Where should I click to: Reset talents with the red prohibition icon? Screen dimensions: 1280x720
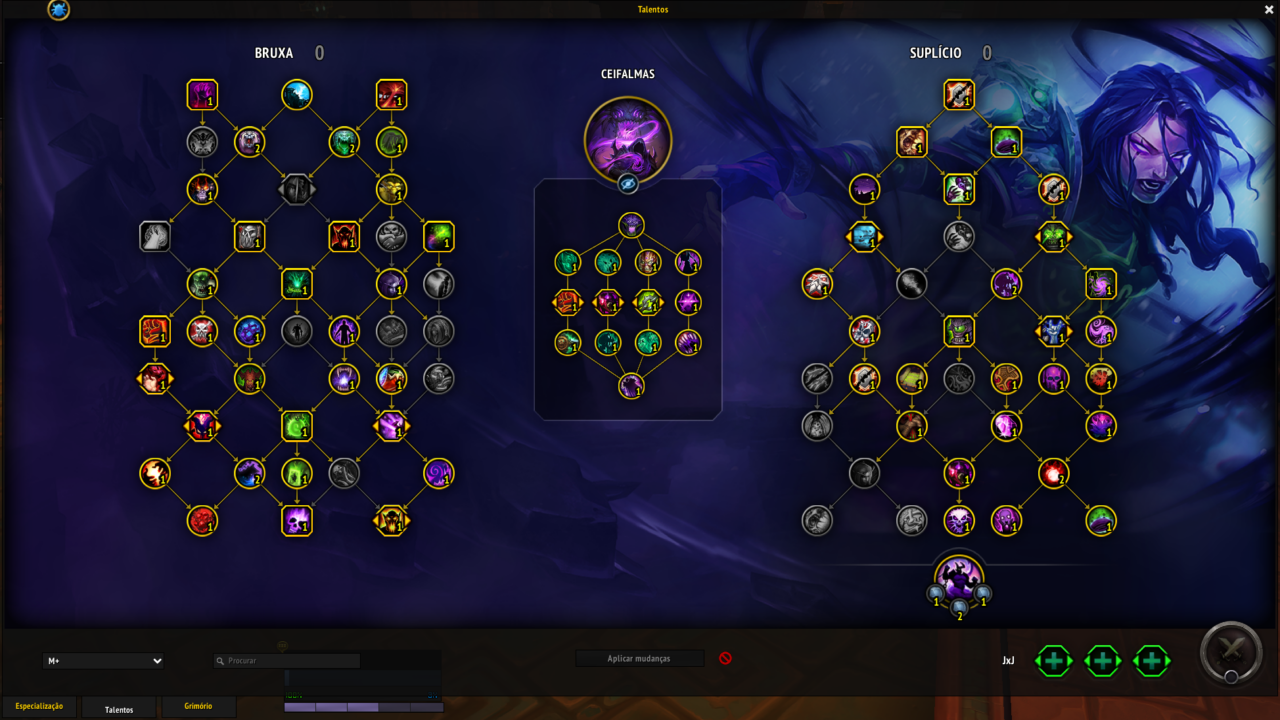[726, 658]
